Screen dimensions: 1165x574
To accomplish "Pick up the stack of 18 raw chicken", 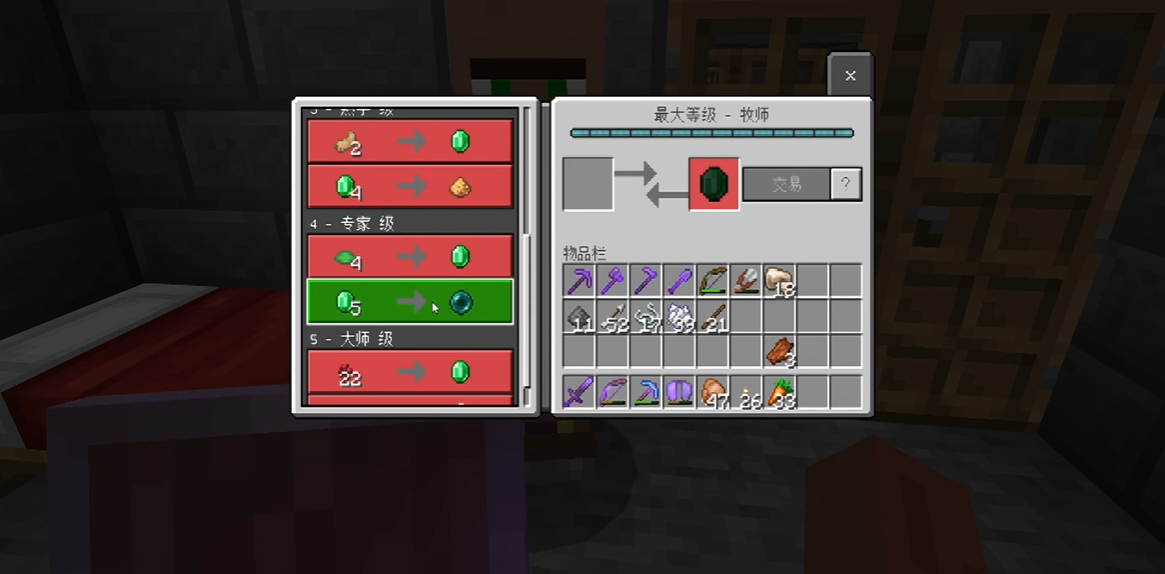I will pos(778,281).
